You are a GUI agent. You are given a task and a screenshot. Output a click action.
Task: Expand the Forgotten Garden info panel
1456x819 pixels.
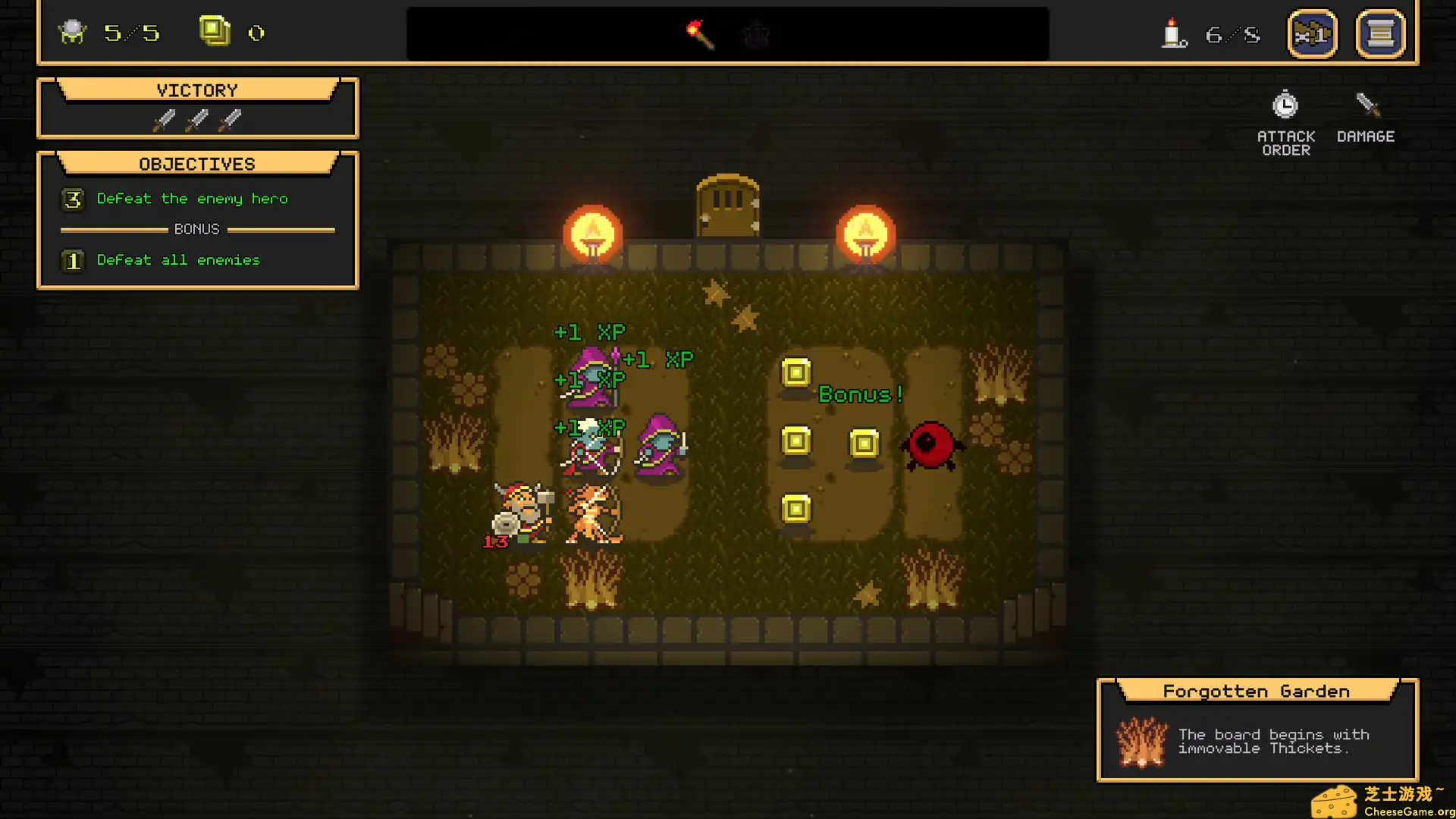(x=1256, y=691)
